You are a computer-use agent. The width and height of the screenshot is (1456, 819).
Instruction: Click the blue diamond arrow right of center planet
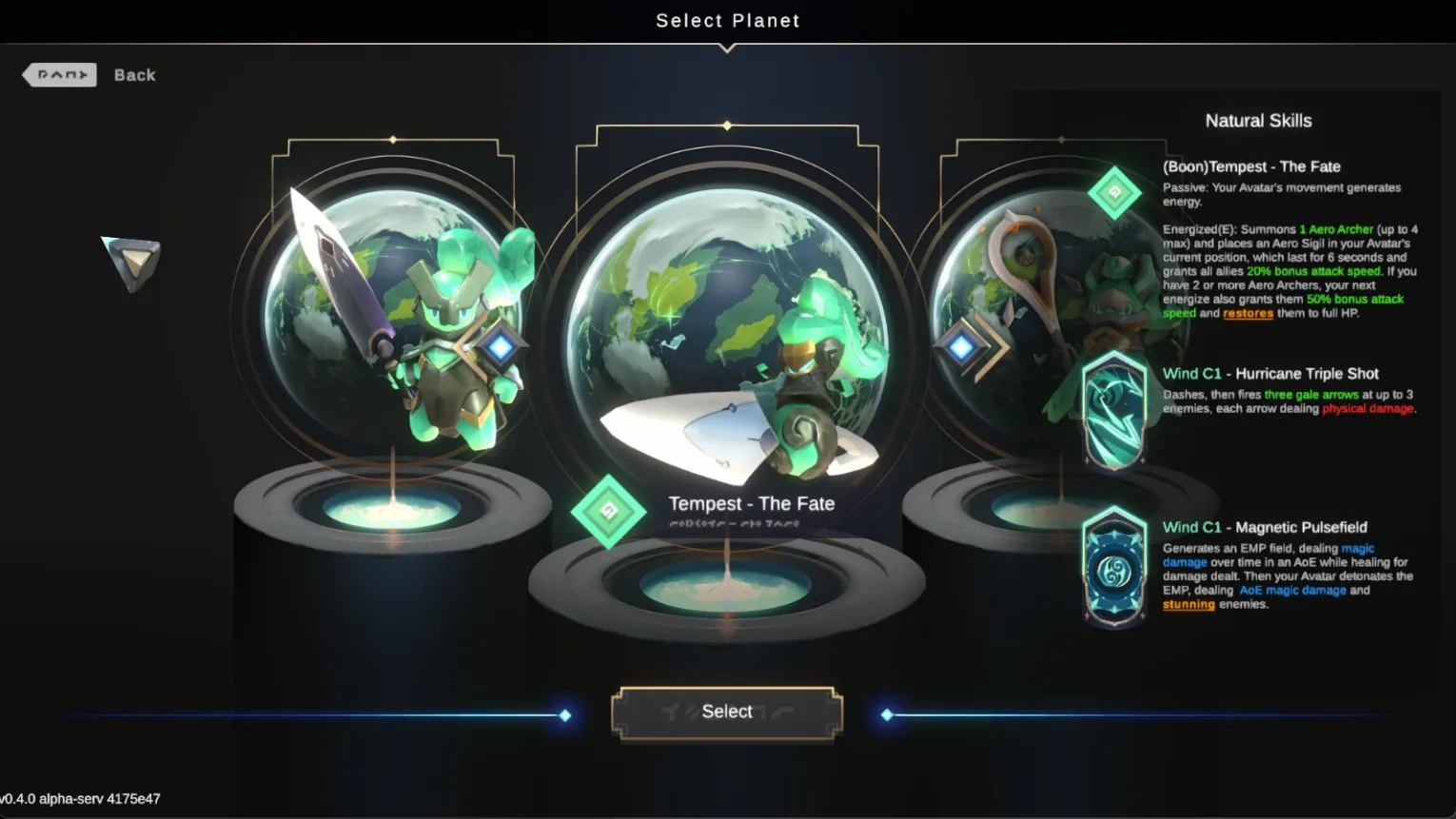click(x=961, y=347)
